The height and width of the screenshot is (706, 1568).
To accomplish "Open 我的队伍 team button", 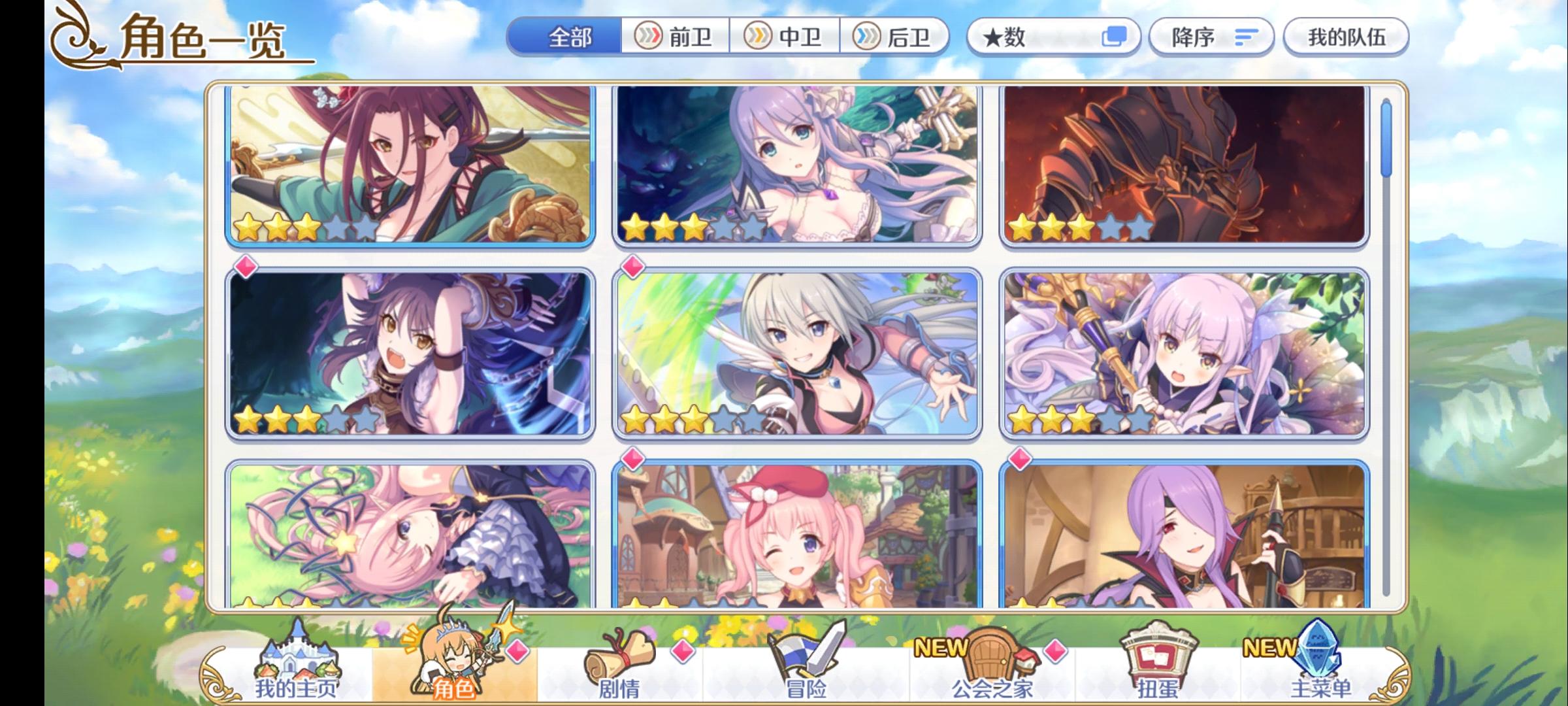I will click(x=1346, y=37).
